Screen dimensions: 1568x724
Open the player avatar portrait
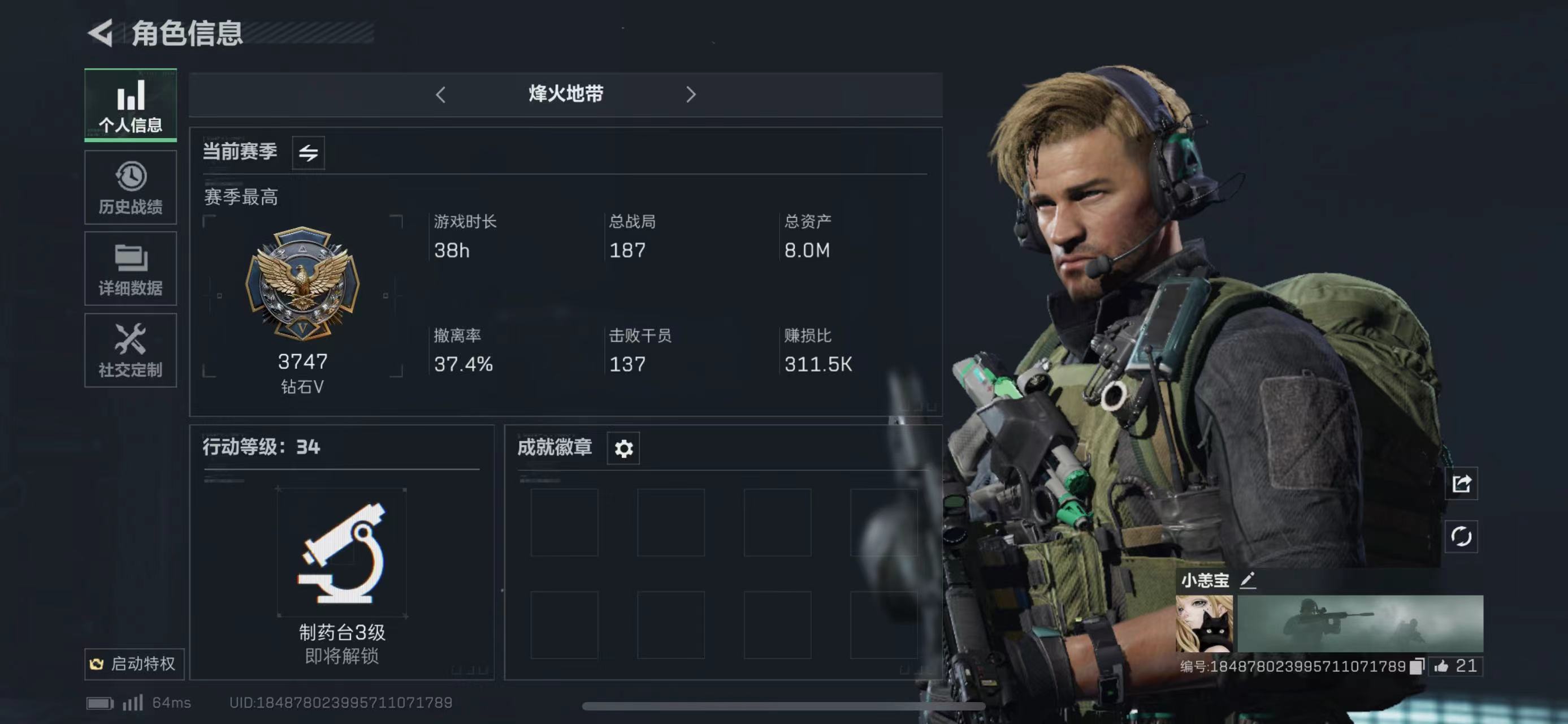[1204, 623]
